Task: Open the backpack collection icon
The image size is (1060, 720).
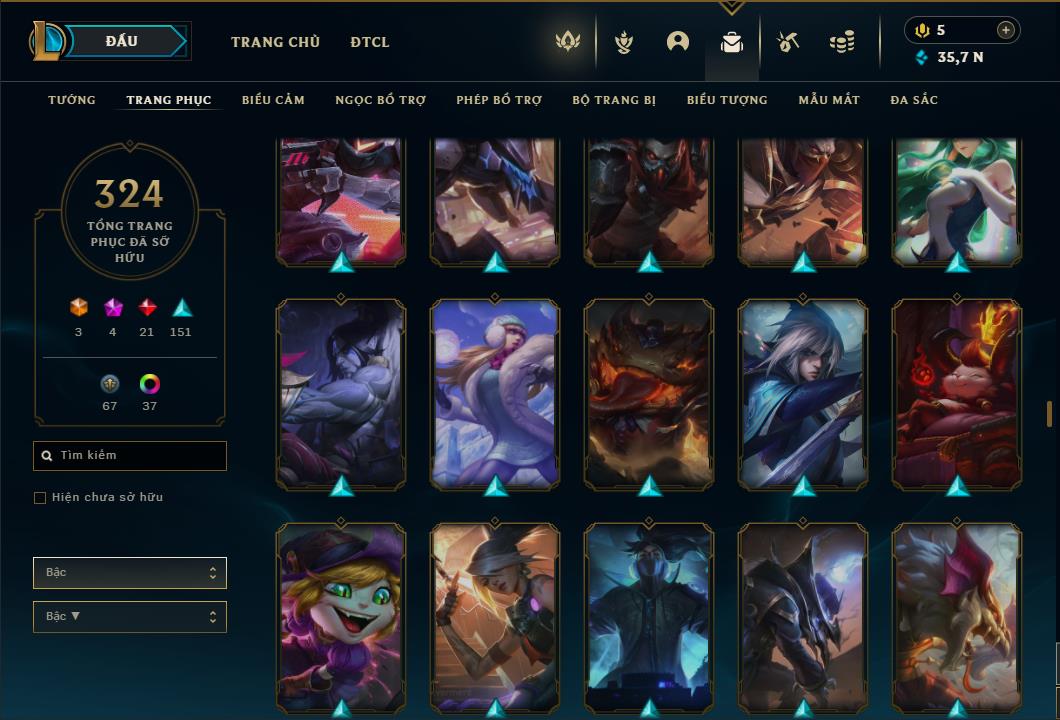Action: [x=732, y=42]
